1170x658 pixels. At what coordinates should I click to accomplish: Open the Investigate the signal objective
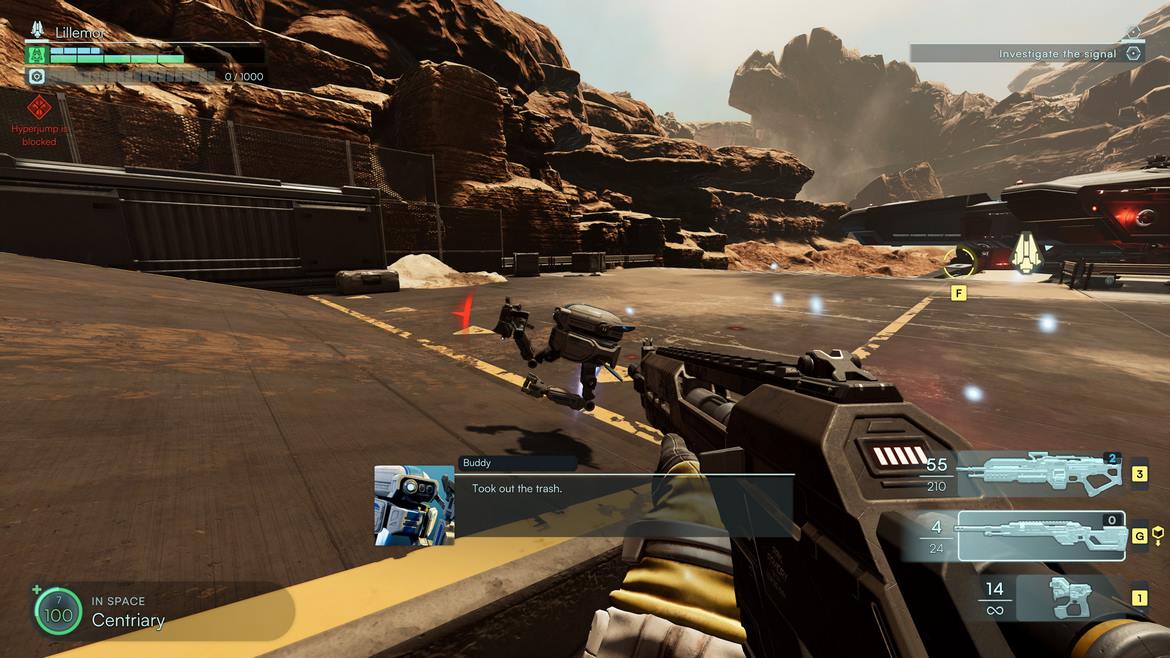(x=1026, y=54)
